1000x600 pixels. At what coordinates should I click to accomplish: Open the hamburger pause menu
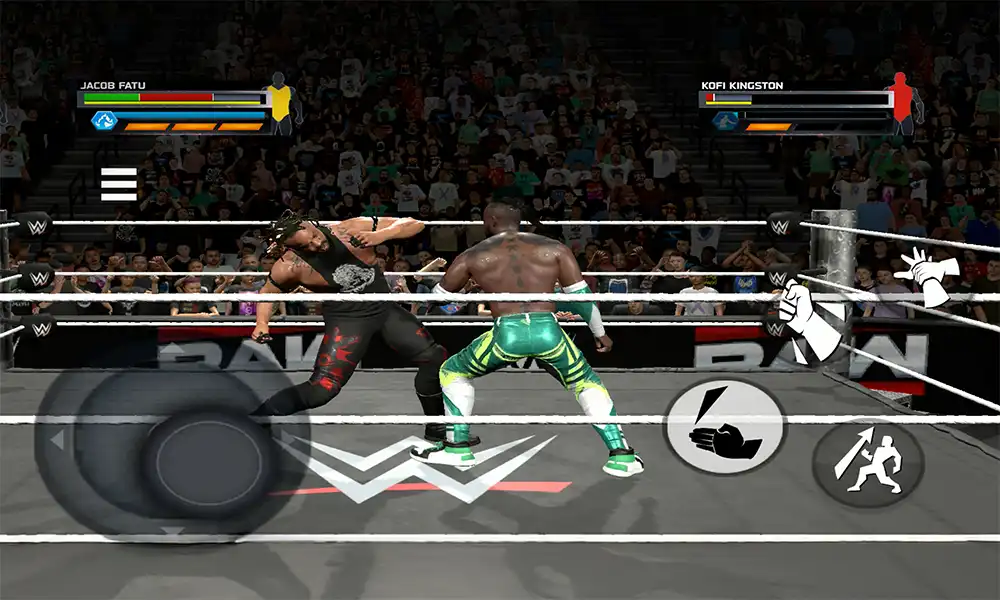118,184
